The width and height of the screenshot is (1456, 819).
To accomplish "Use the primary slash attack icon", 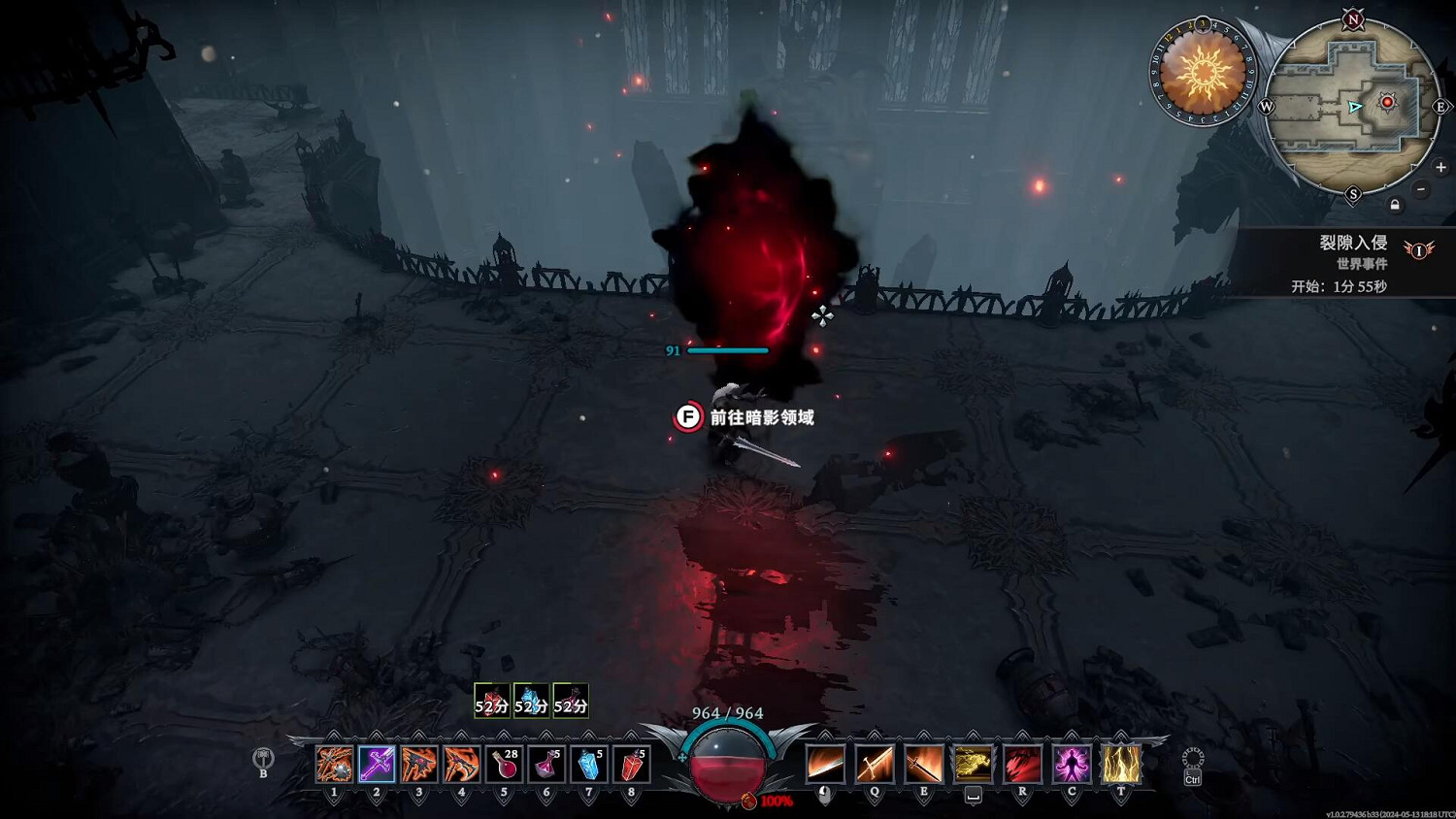I will pyautogui.click(x=825, y=765).
